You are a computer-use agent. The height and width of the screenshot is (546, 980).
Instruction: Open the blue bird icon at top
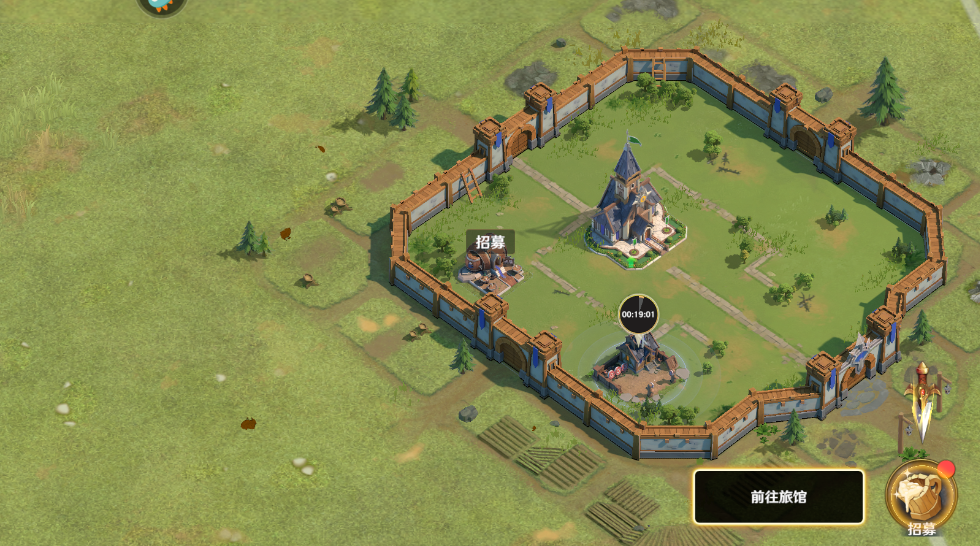click(162, 5)
